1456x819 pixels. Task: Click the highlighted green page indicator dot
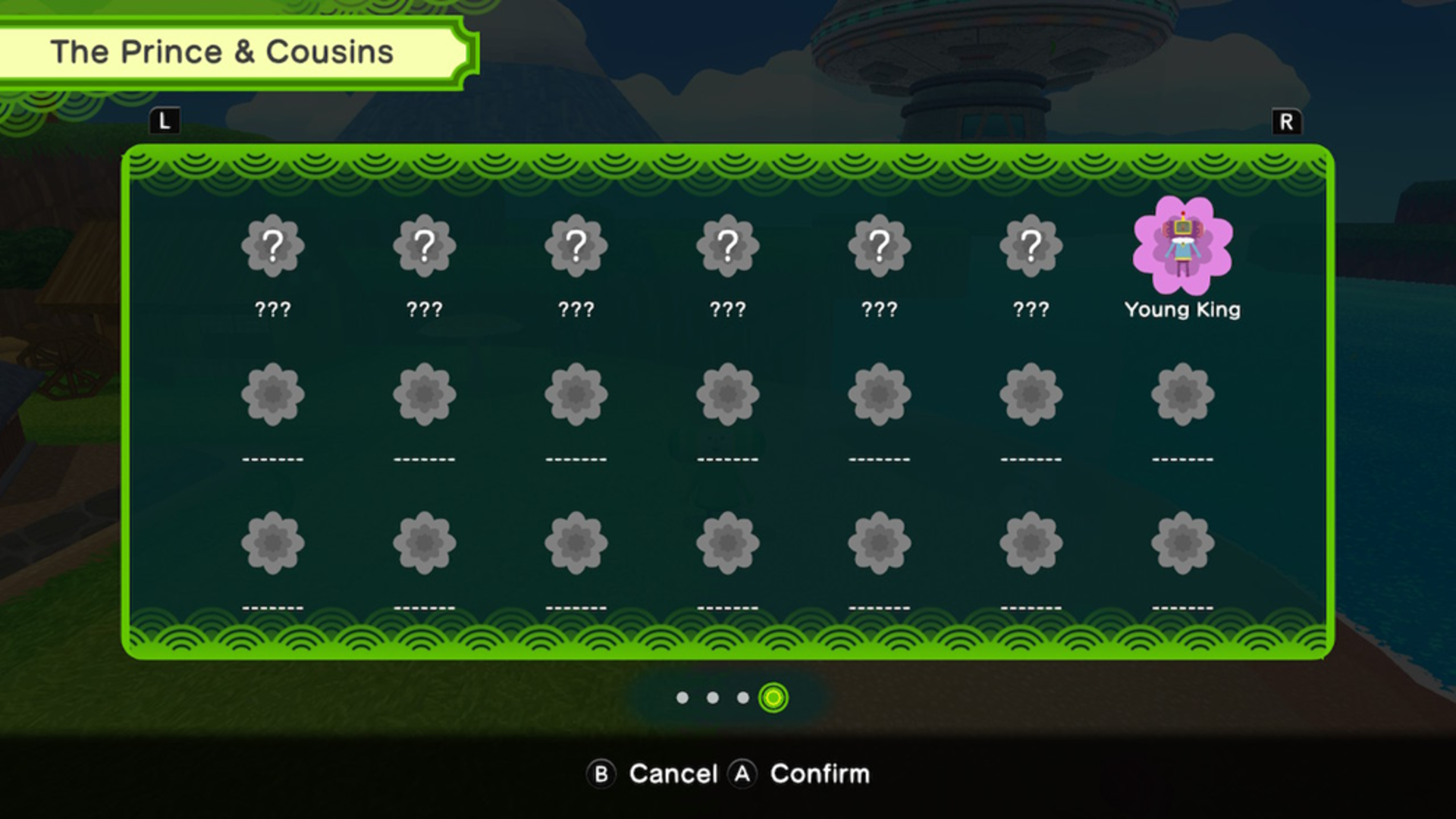773,698
